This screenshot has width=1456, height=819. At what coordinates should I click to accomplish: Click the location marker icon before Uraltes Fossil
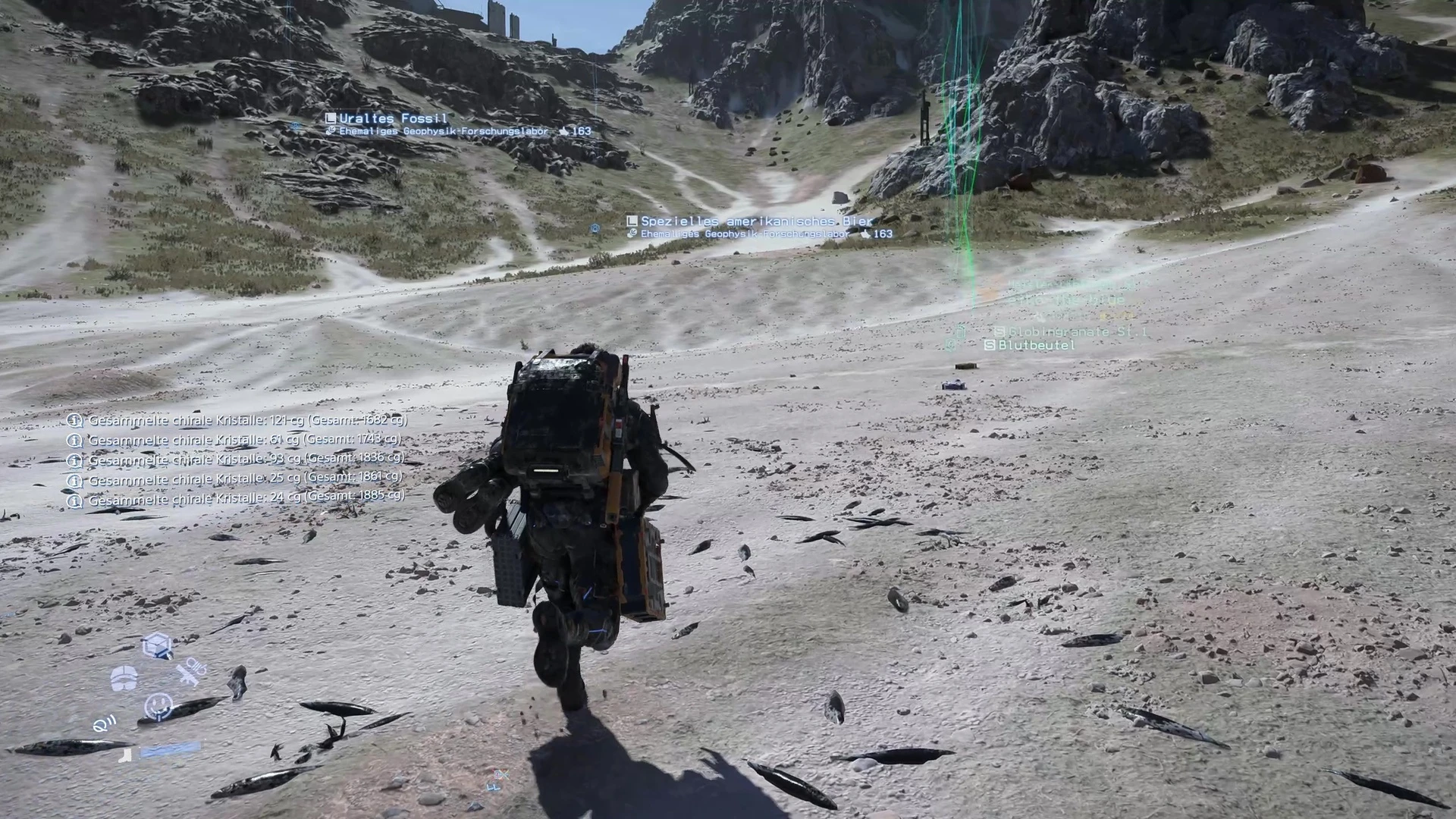click(331, 118)
